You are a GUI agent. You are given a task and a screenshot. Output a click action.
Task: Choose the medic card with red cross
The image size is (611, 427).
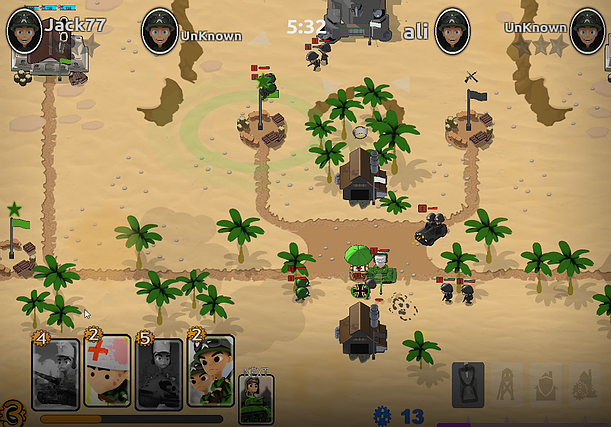pos(107,372)
